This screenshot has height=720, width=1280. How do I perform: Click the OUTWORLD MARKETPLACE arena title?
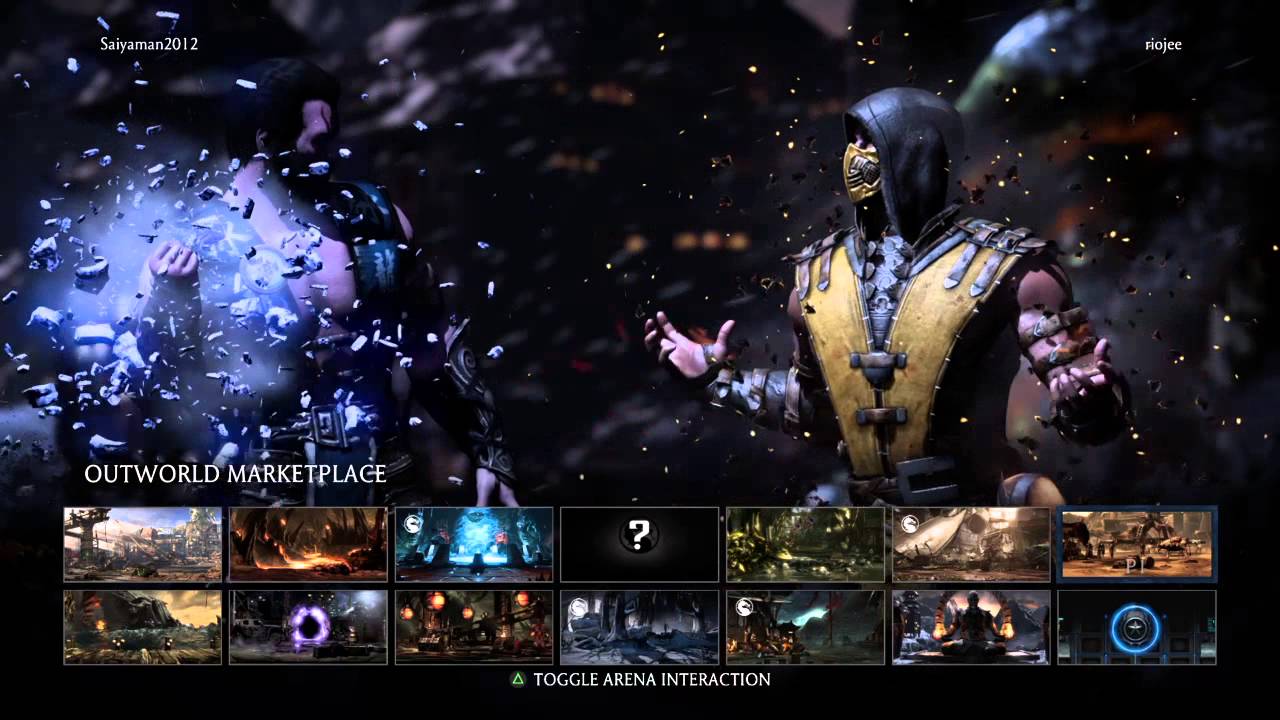pos(234,474)
